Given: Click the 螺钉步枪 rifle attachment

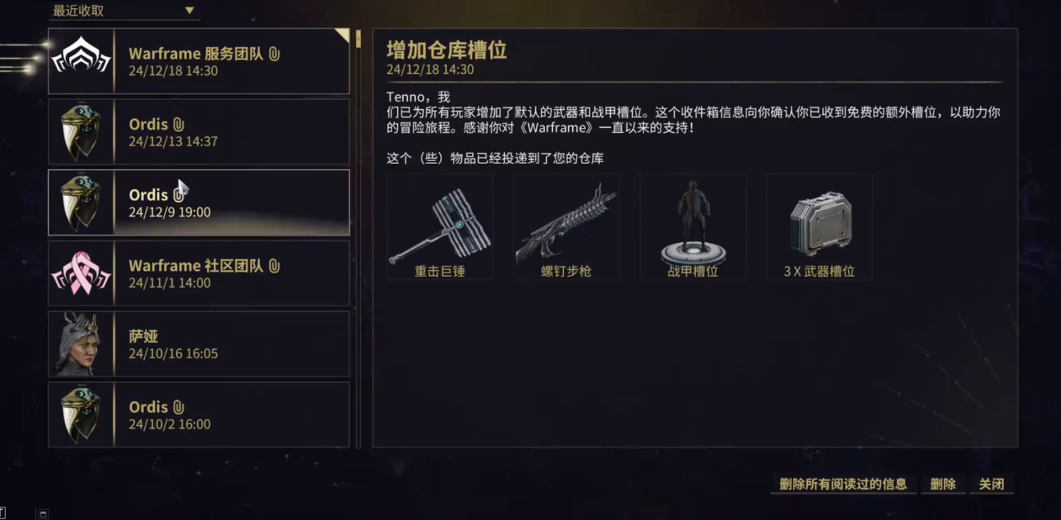Looking at the screenshot, I should click(x=566, y=228).
